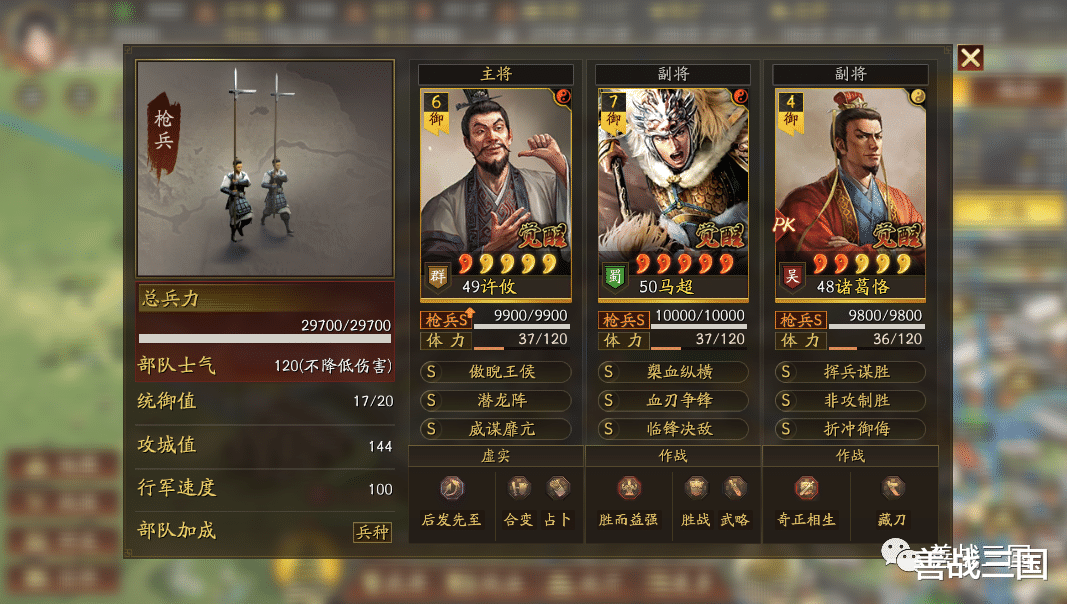Select main general 许攸 card
The height and width of the screenshot is (604, 1067).
495,192
